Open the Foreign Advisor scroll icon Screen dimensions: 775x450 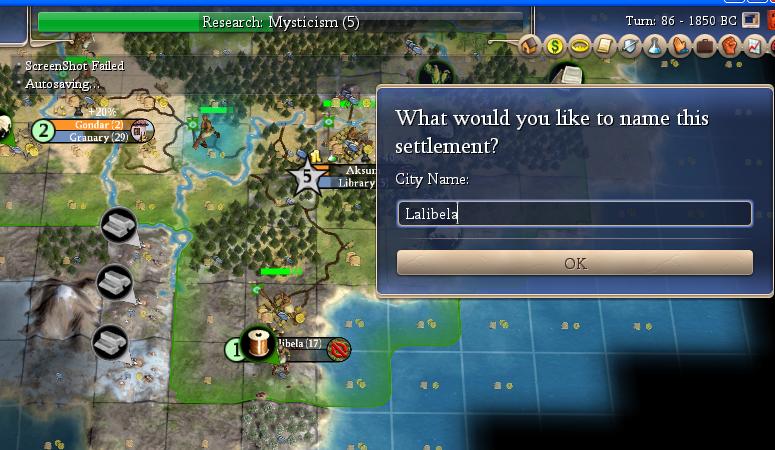604,45
